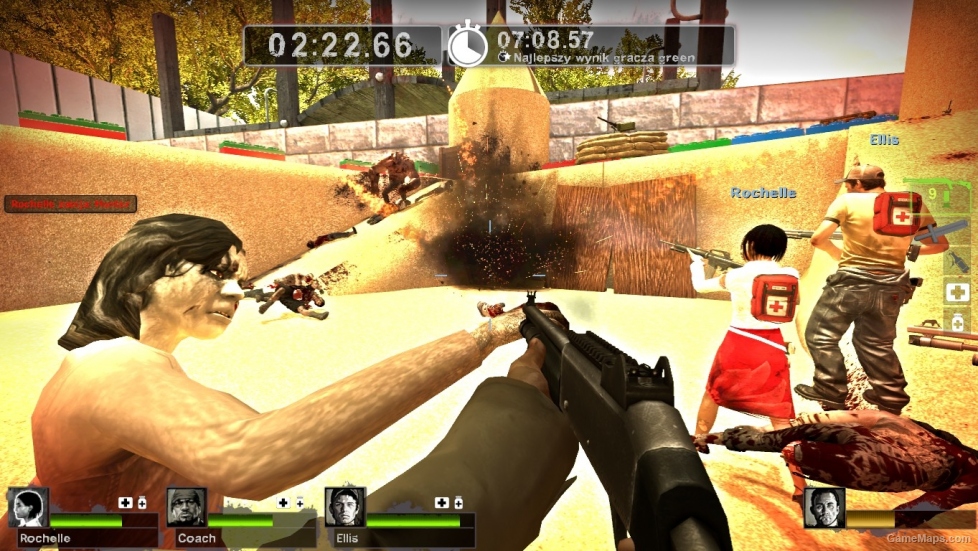Select Rochelle's portrait in the team panel
The height and width of the screenshot is (551, 978).
click(x=29, y=507)
